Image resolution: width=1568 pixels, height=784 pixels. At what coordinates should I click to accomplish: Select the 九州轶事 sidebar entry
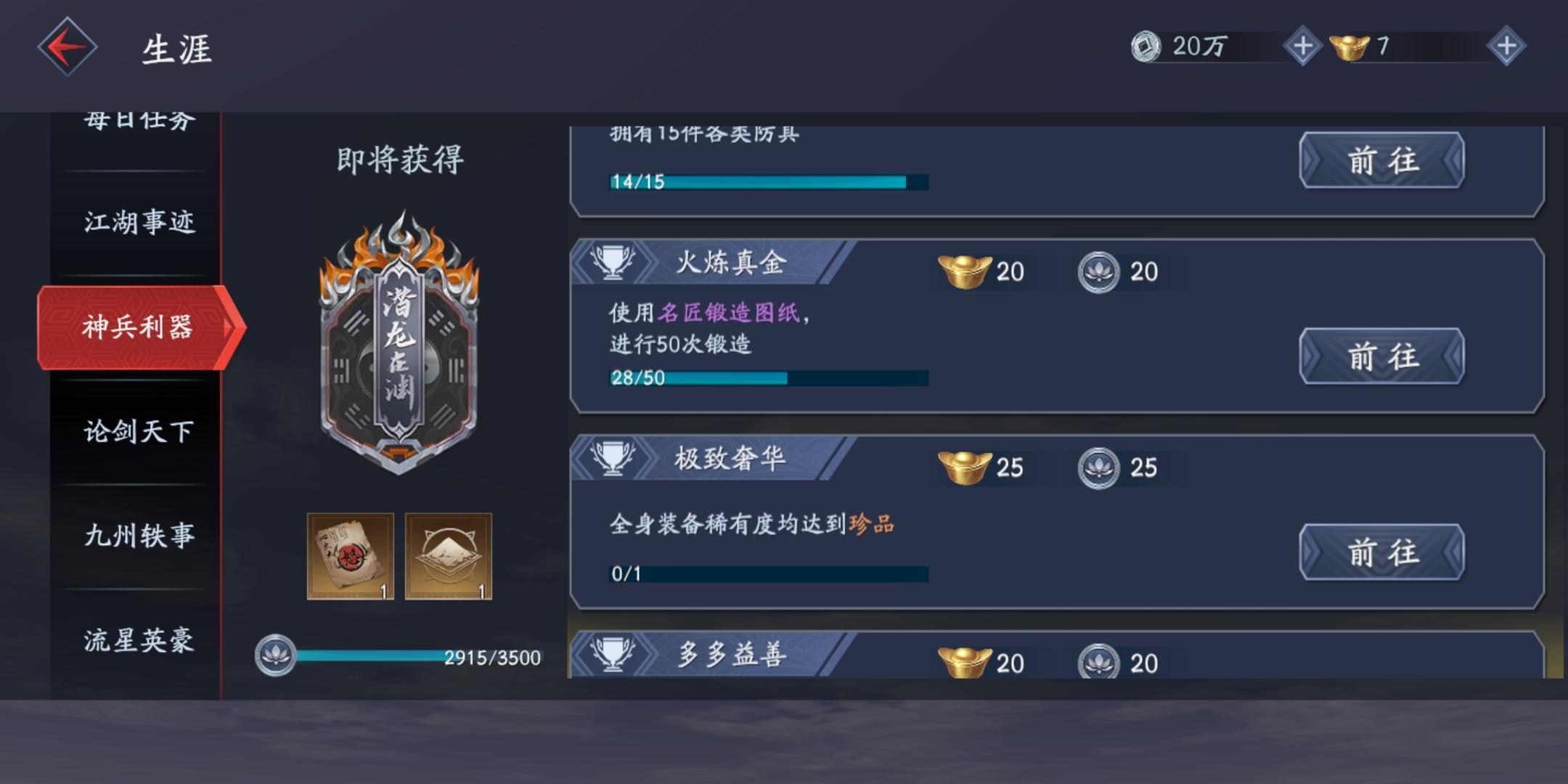pos(138,537)
